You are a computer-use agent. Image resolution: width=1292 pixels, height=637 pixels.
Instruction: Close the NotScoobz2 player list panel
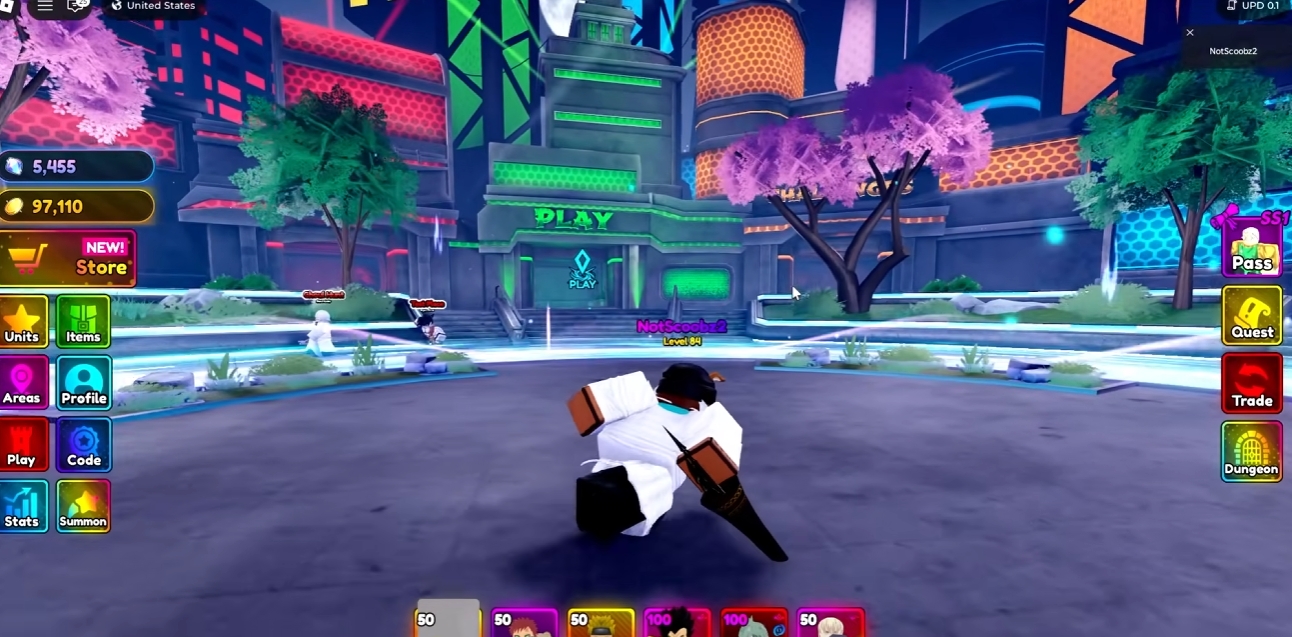1190,33
